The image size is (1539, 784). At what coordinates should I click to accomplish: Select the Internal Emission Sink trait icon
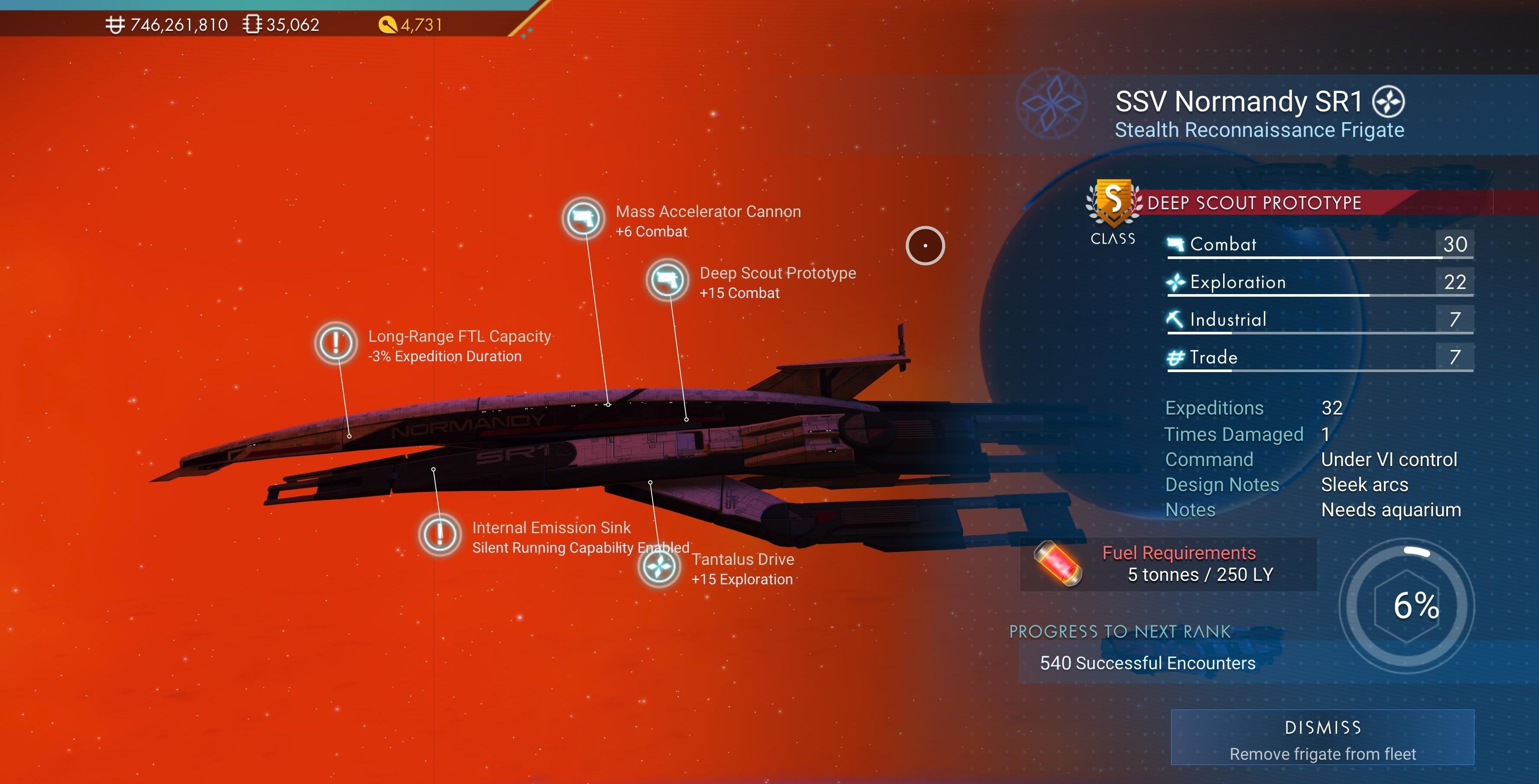point(440,535)
